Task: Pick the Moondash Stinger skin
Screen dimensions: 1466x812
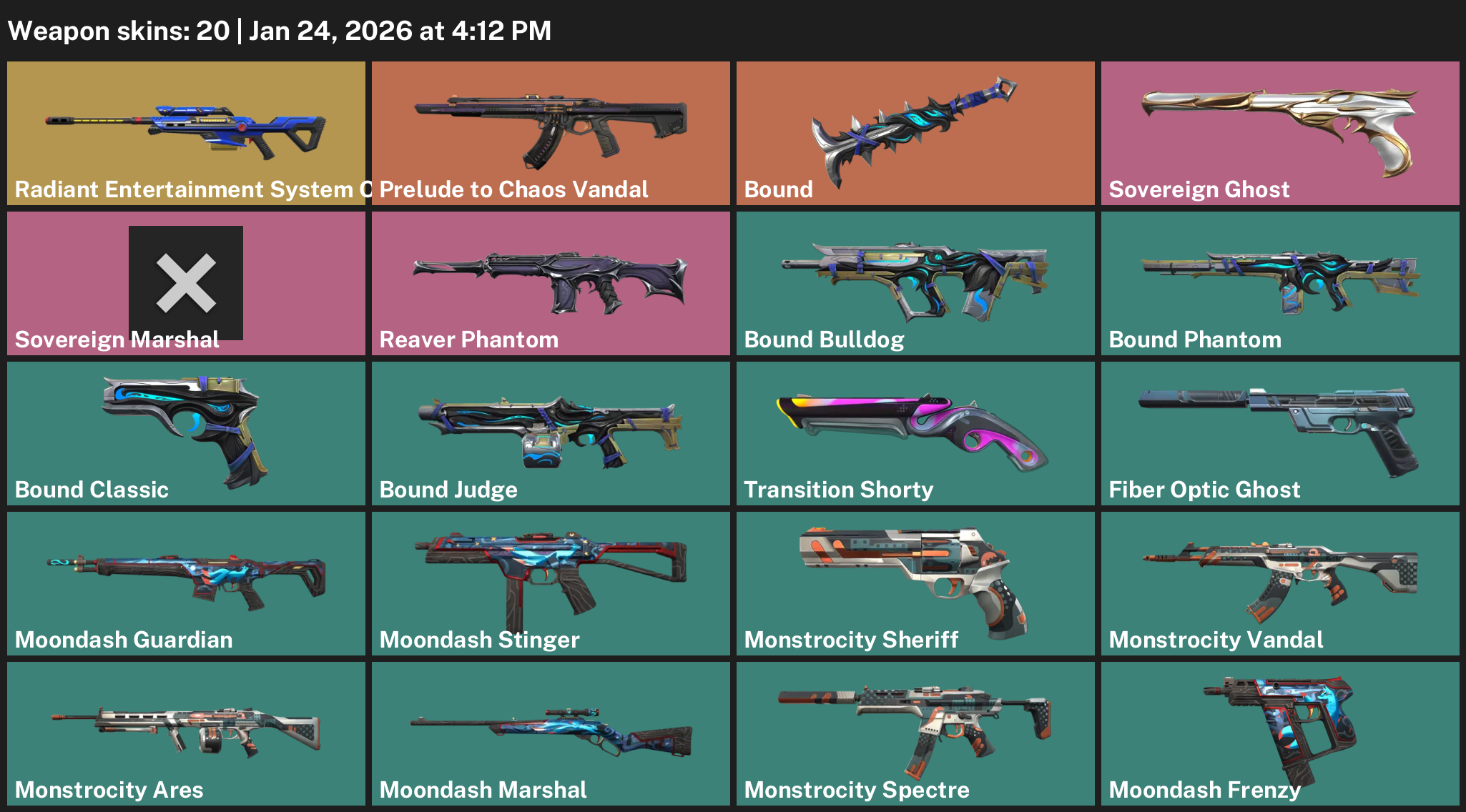Action: point(551,583)
